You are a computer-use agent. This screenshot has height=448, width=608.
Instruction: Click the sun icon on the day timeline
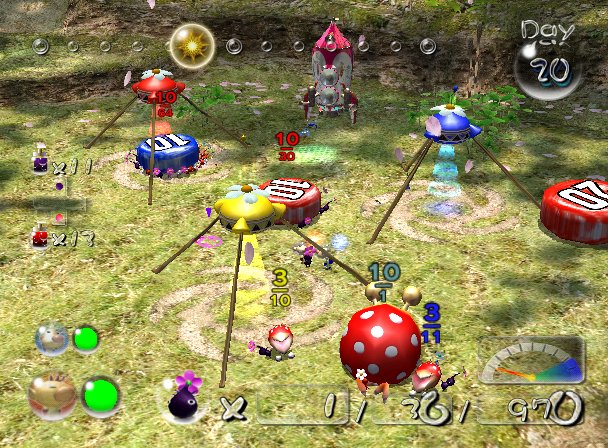point(188,44)
